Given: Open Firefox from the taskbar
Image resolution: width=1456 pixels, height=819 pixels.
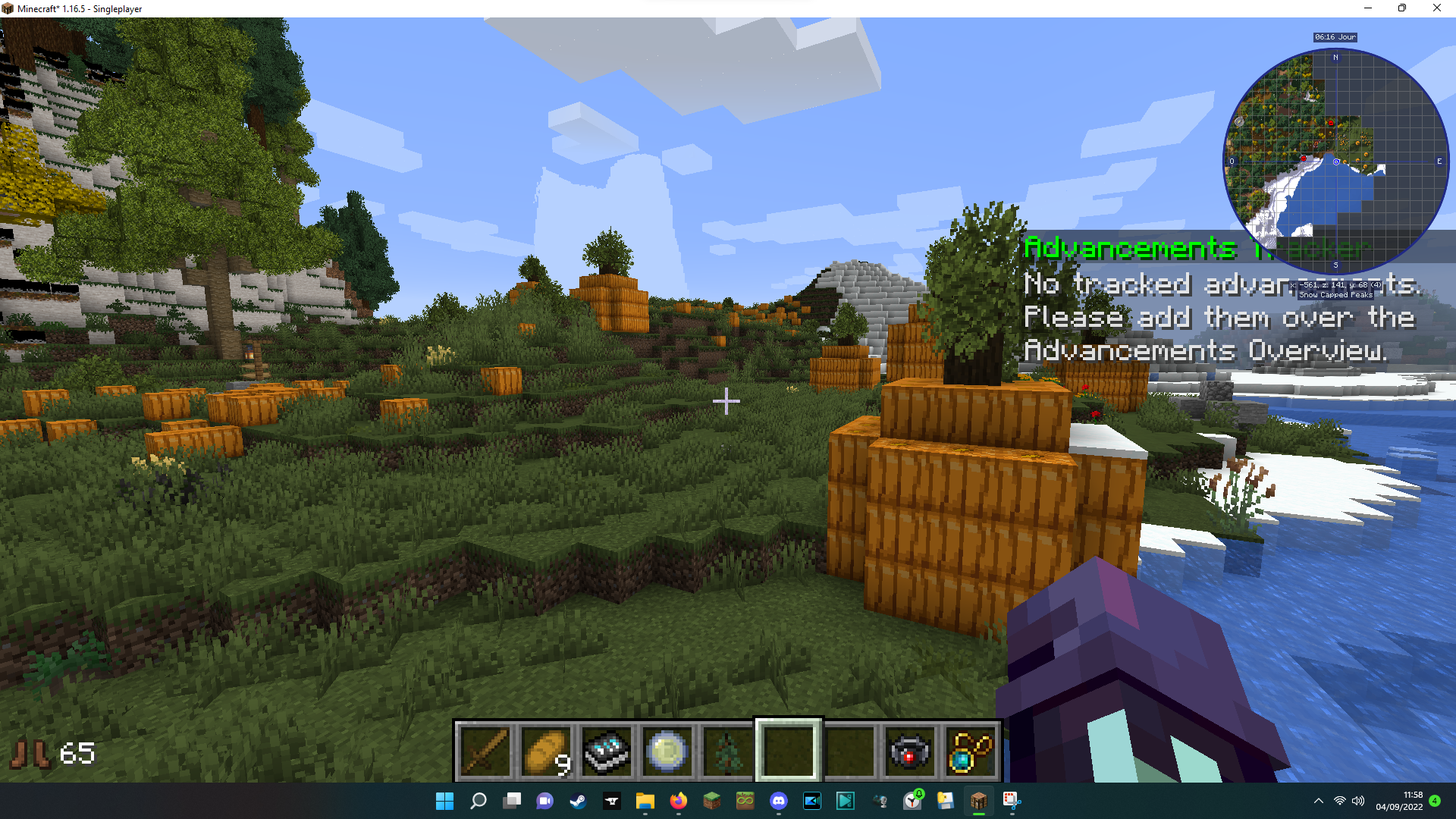Looking at the screenshot, I should click(x=678, y=801).
